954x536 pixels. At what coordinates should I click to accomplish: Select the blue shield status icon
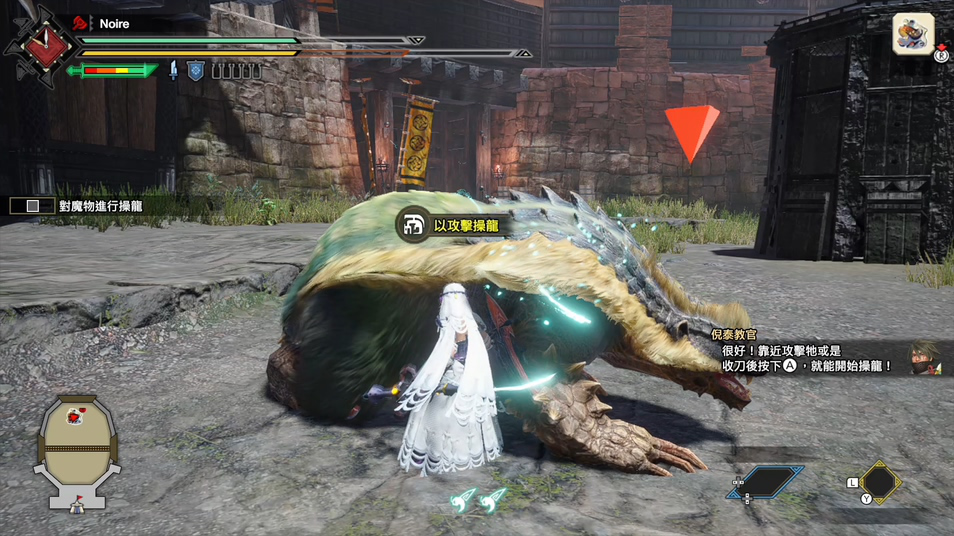(196, 70)
